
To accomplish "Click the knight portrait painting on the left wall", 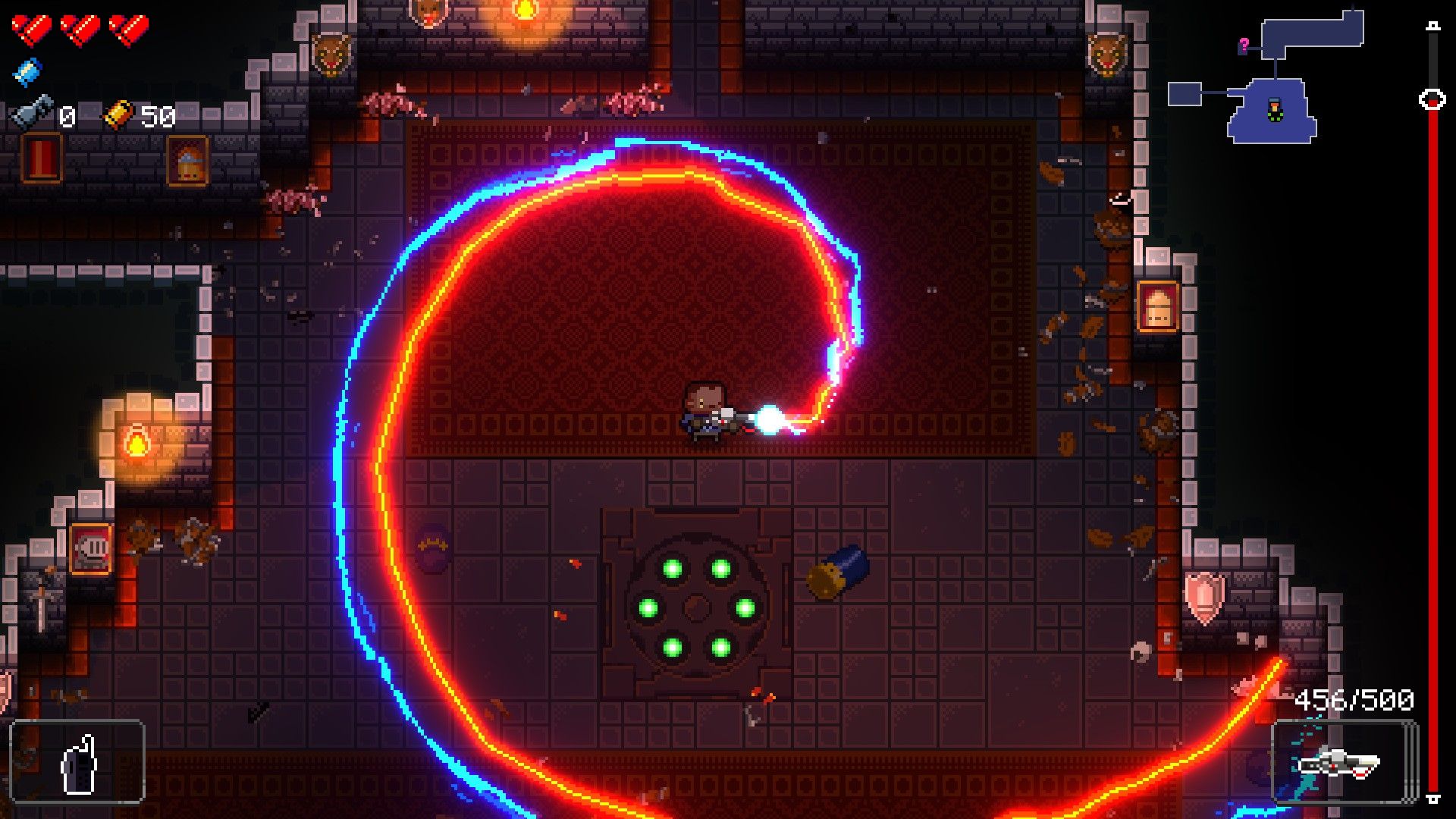I will [93, 548].
